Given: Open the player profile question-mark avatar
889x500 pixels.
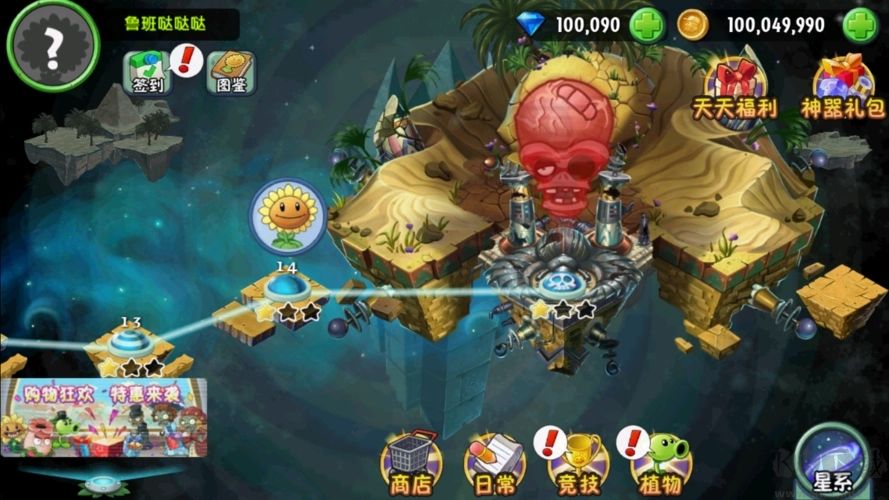Looking at the screenshot, I should 52,45.
